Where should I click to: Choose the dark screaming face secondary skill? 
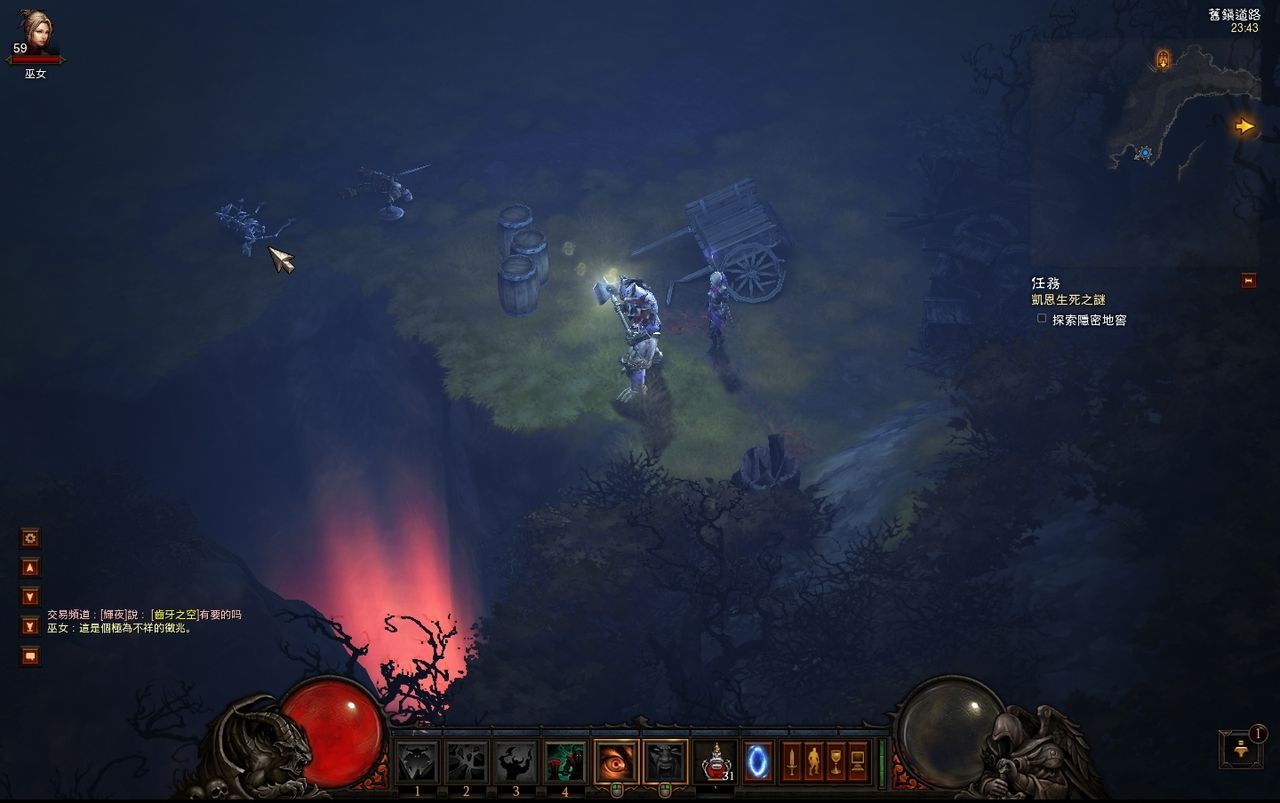tap(665, 762)
